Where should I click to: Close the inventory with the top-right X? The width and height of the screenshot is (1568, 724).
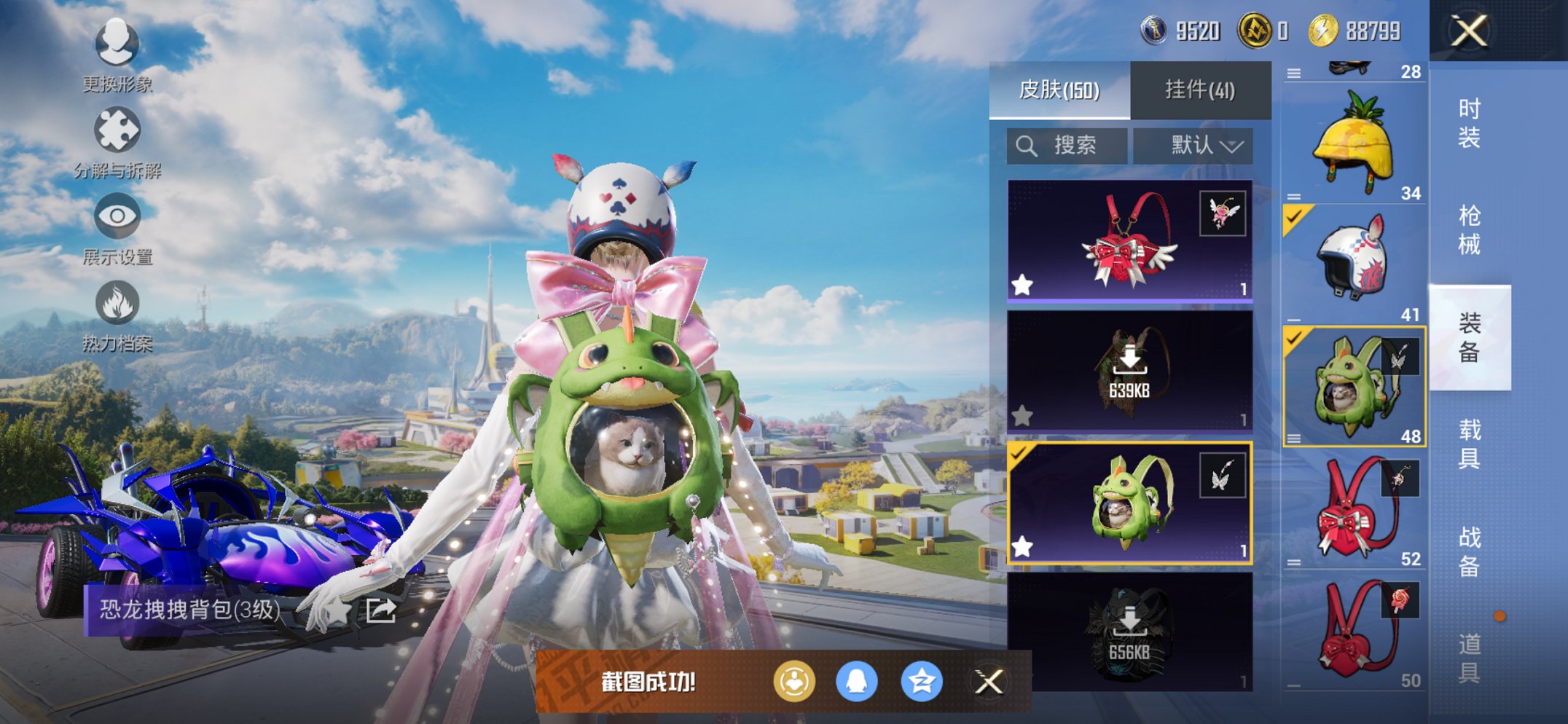(1468, 31)
